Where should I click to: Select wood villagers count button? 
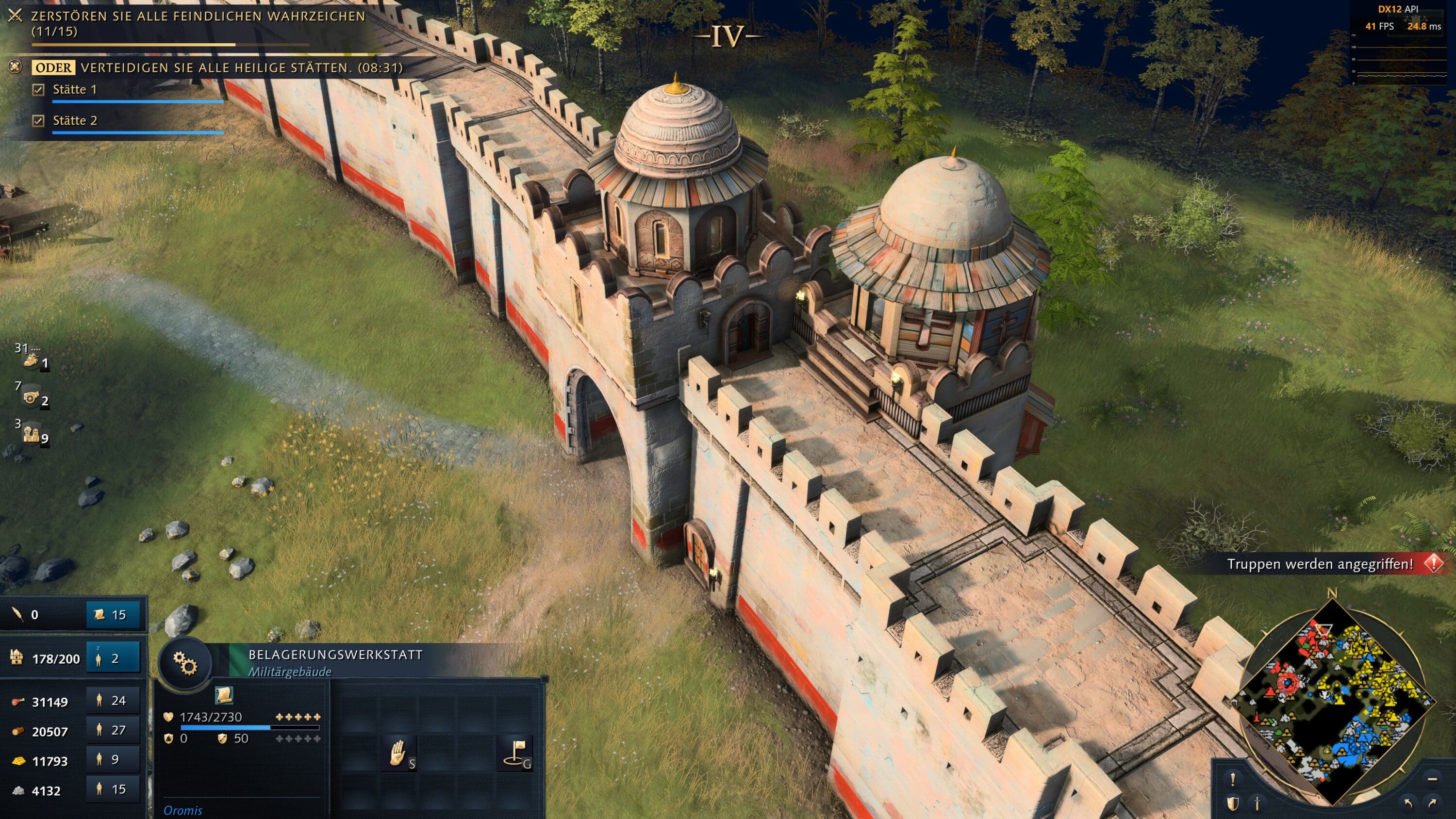[113, 730]
